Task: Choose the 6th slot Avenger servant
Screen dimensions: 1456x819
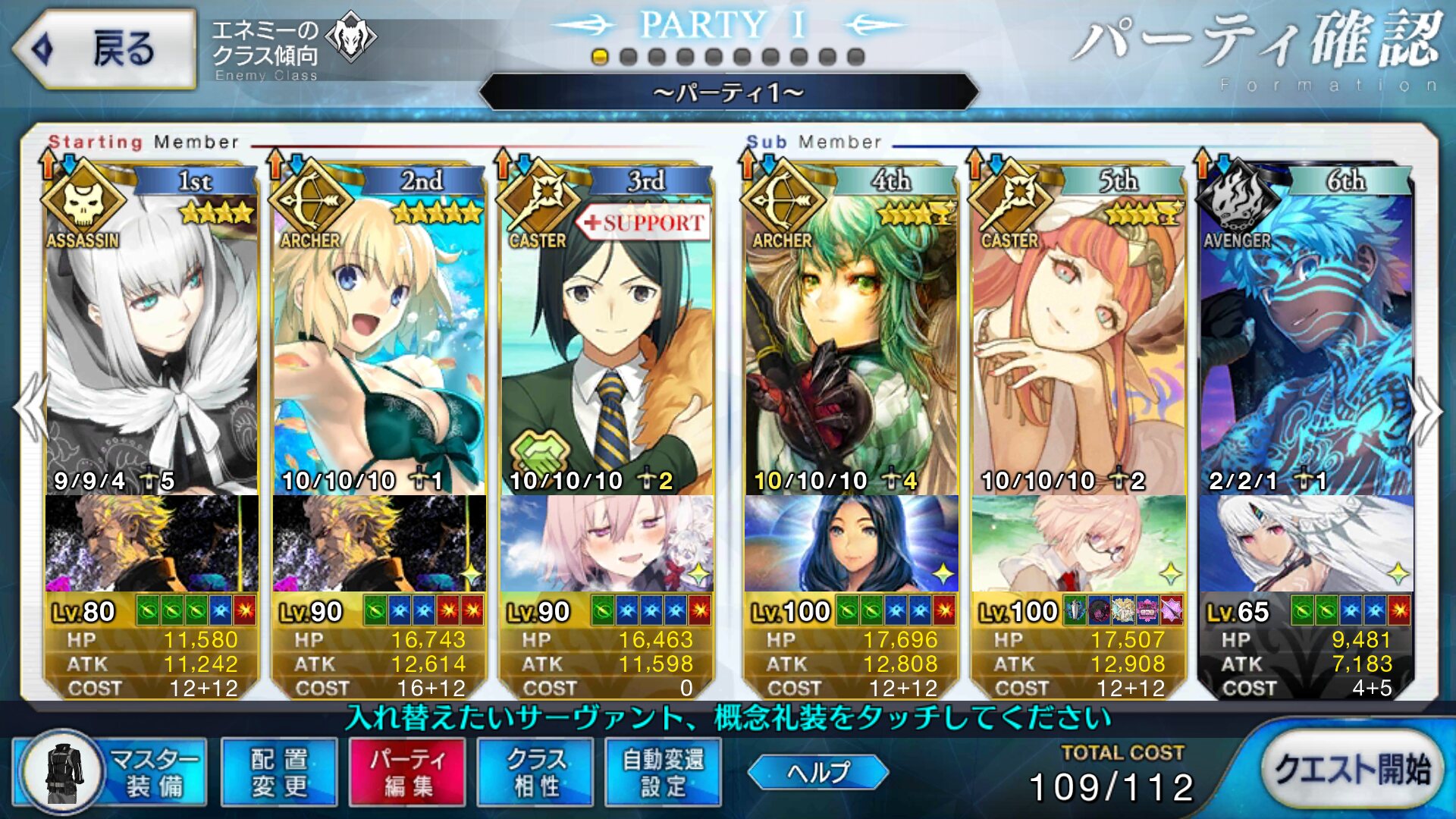Action: (x=1306, y=341)
